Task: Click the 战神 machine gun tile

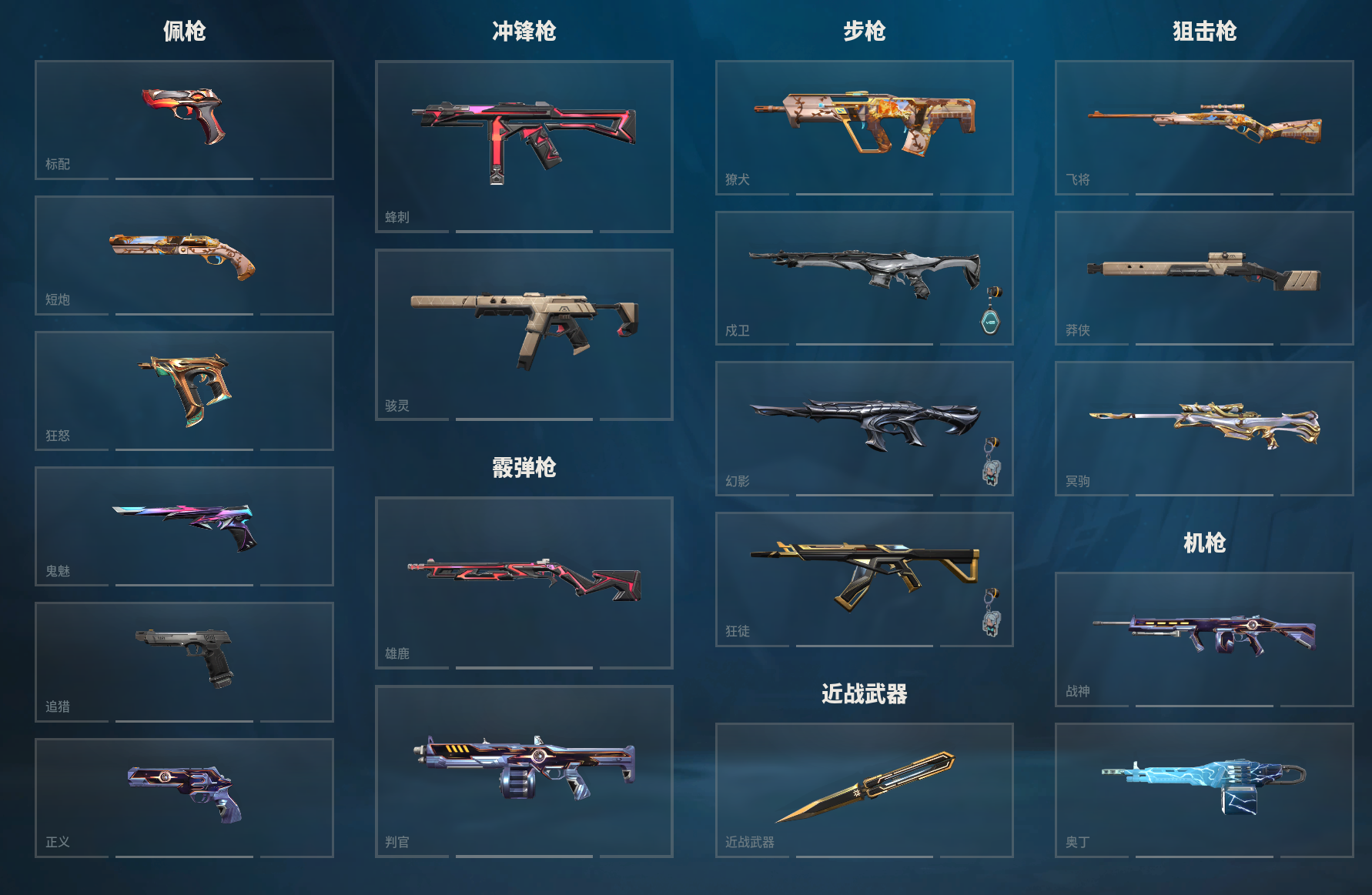Action: tap(1203, 639)
